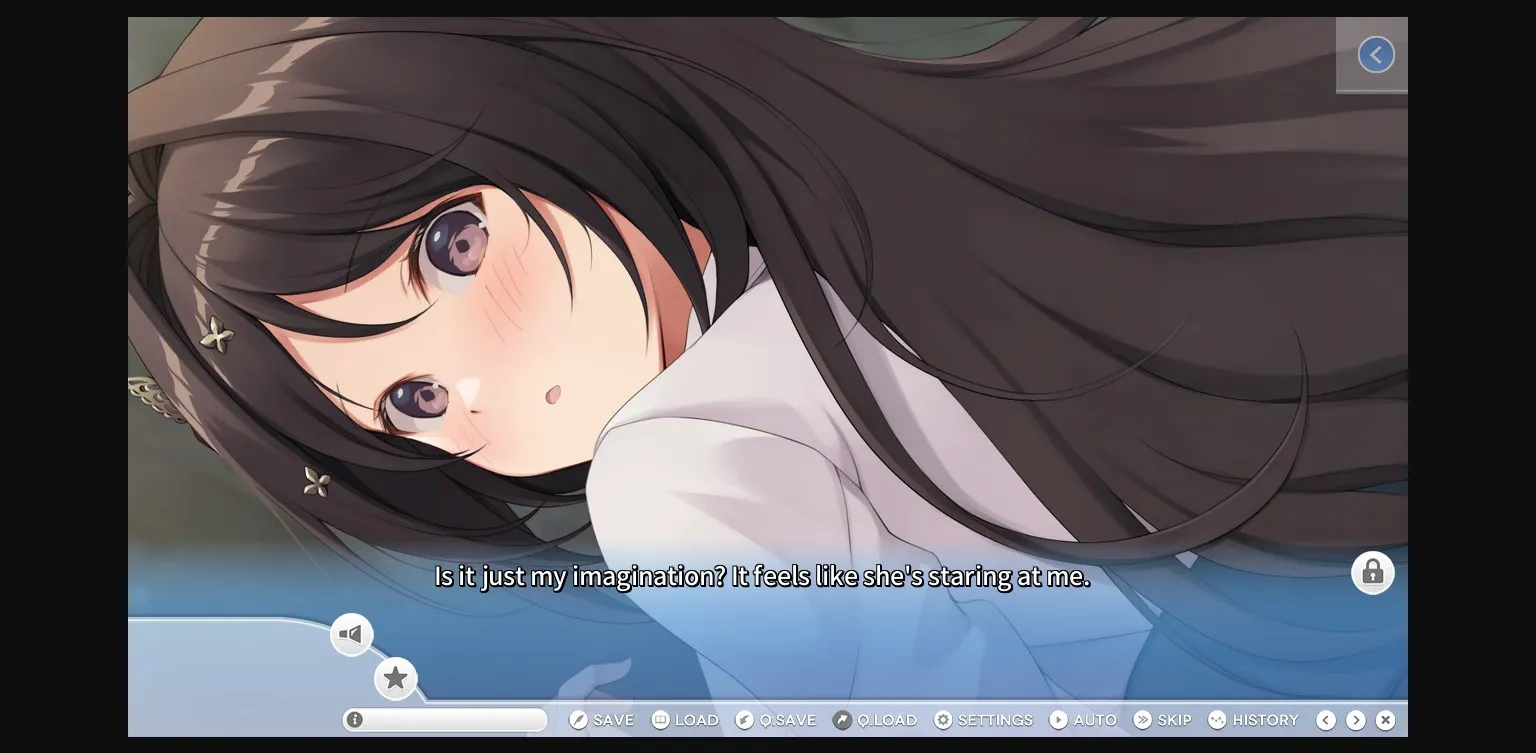Select the HISTORY menu entry
The image size is (1536, 753).
tap(1262, 719)
